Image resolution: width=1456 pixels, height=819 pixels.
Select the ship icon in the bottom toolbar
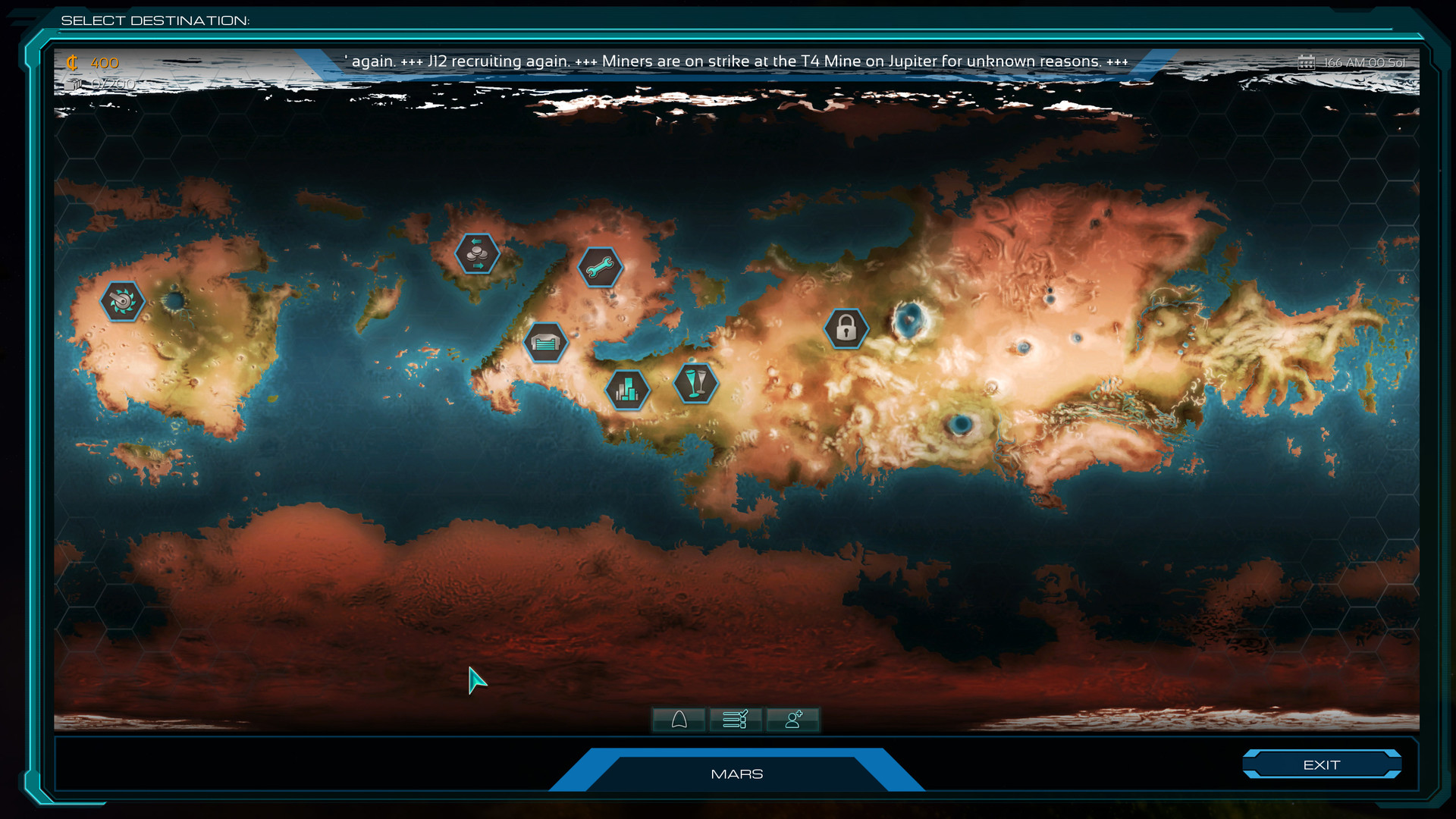(679, 719)
